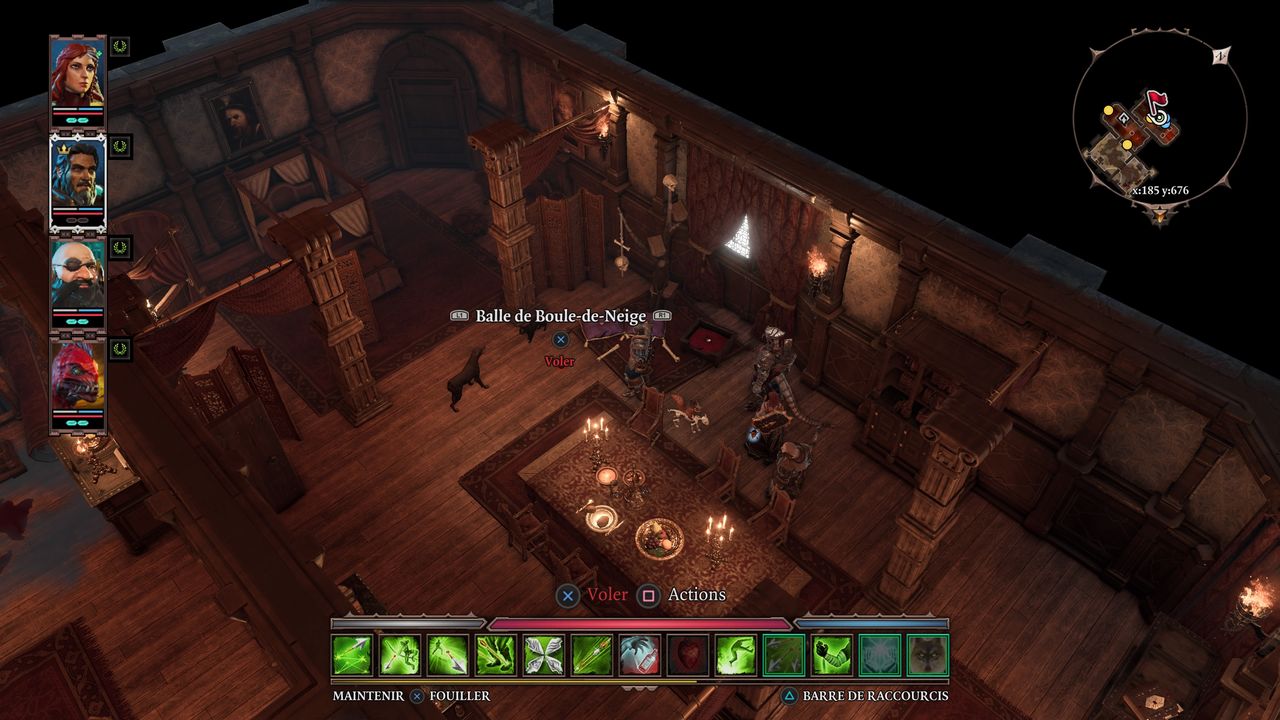Select the wolf head summon slot
1280x720 pixels.
[928, 655]
